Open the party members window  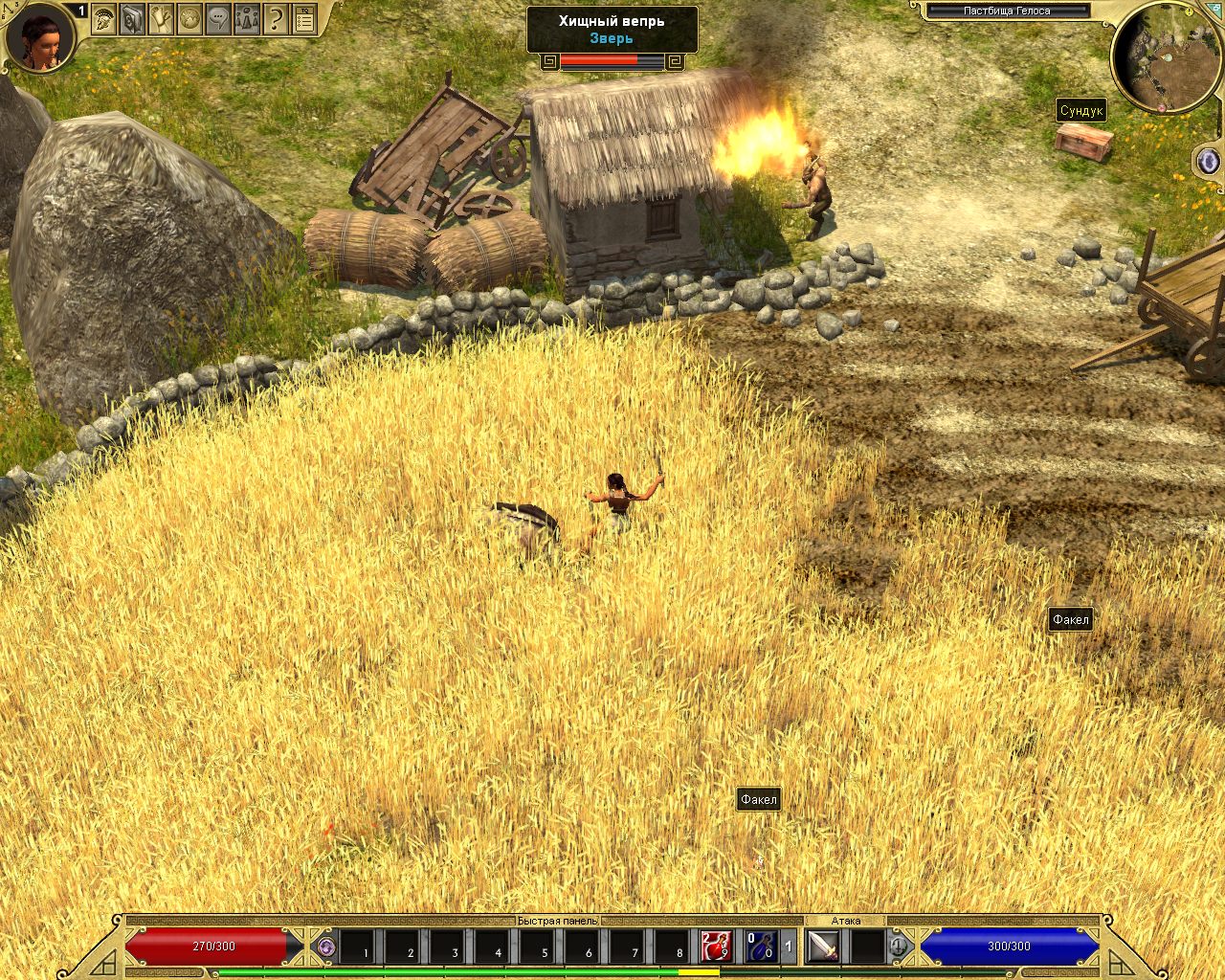(247, 17)
